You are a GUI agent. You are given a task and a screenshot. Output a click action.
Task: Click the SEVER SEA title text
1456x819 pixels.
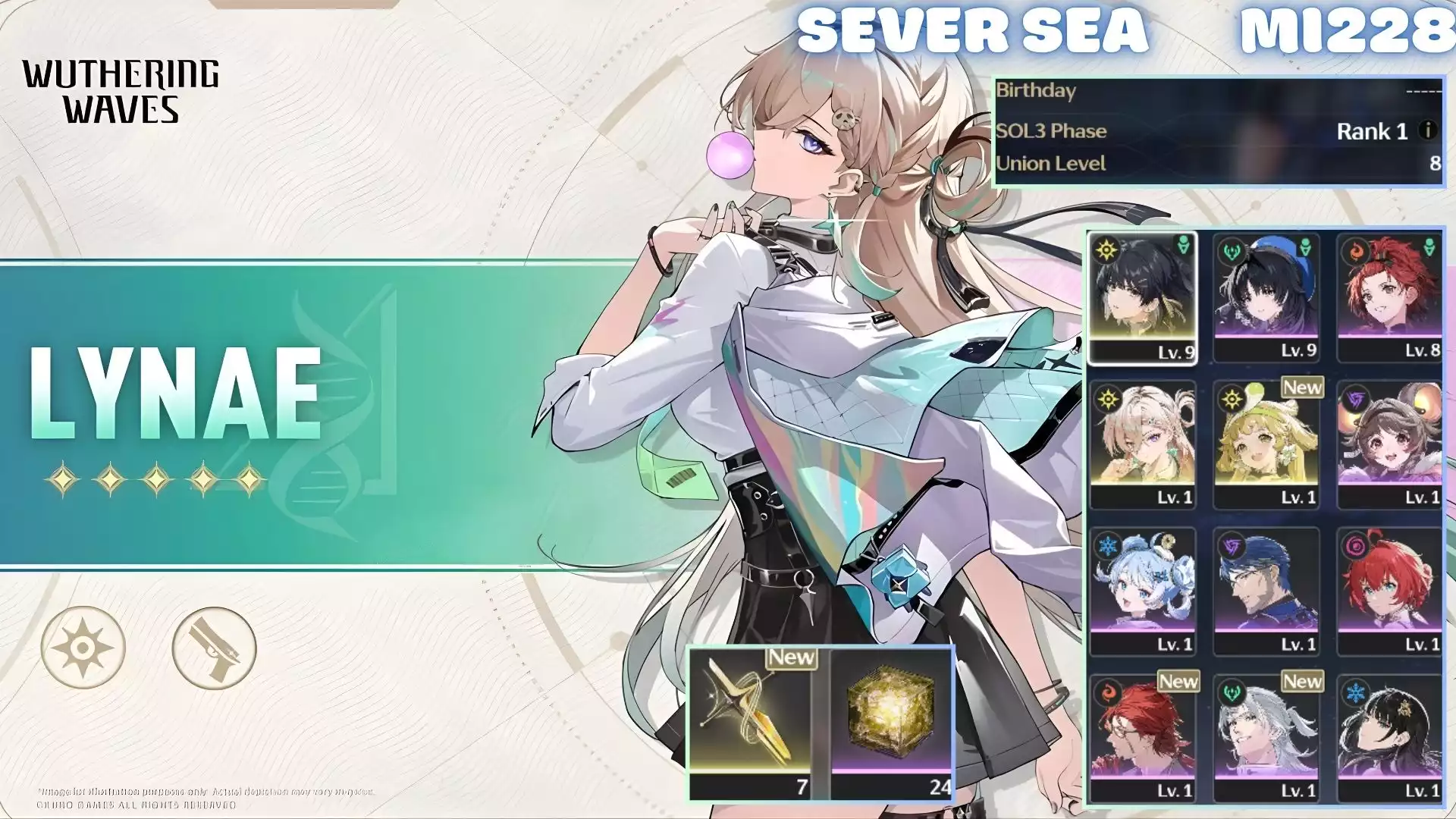tap(973, 30)
